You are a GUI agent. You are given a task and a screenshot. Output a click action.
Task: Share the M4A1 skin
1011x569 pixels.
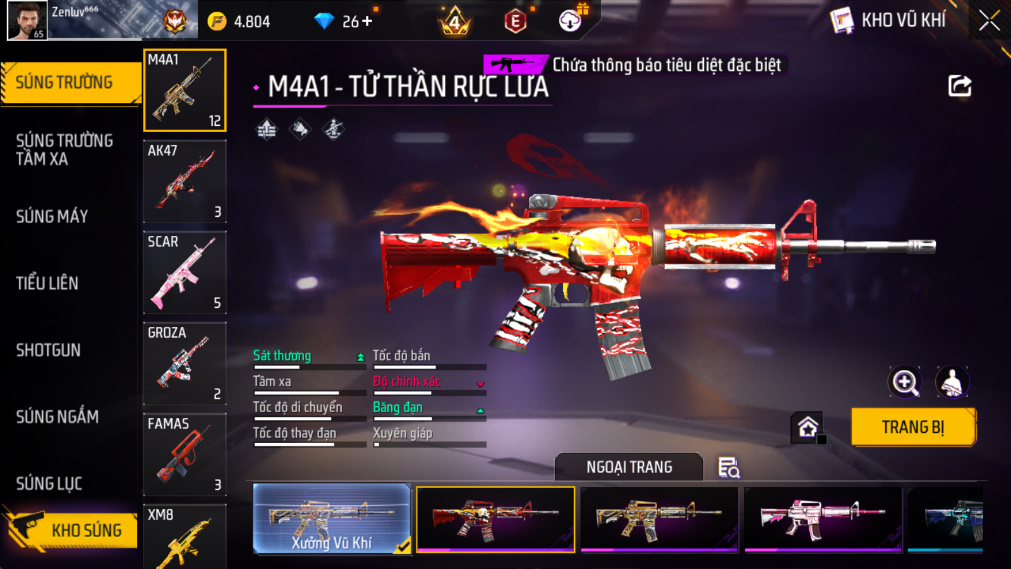[x=959, y=86]
